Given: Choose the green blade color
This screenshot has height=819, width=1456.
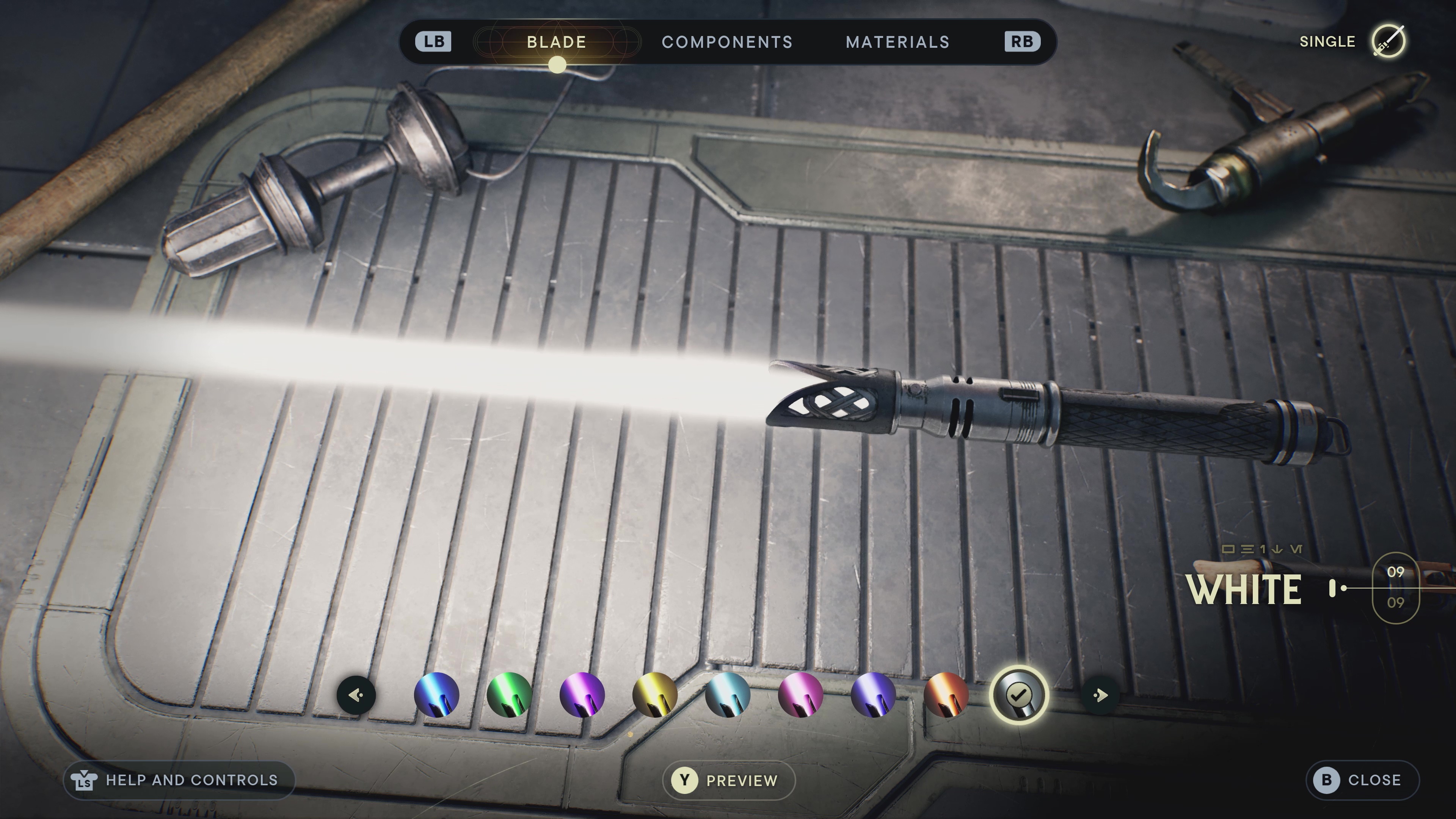Looking at the screenshot, I should (509, 695).
